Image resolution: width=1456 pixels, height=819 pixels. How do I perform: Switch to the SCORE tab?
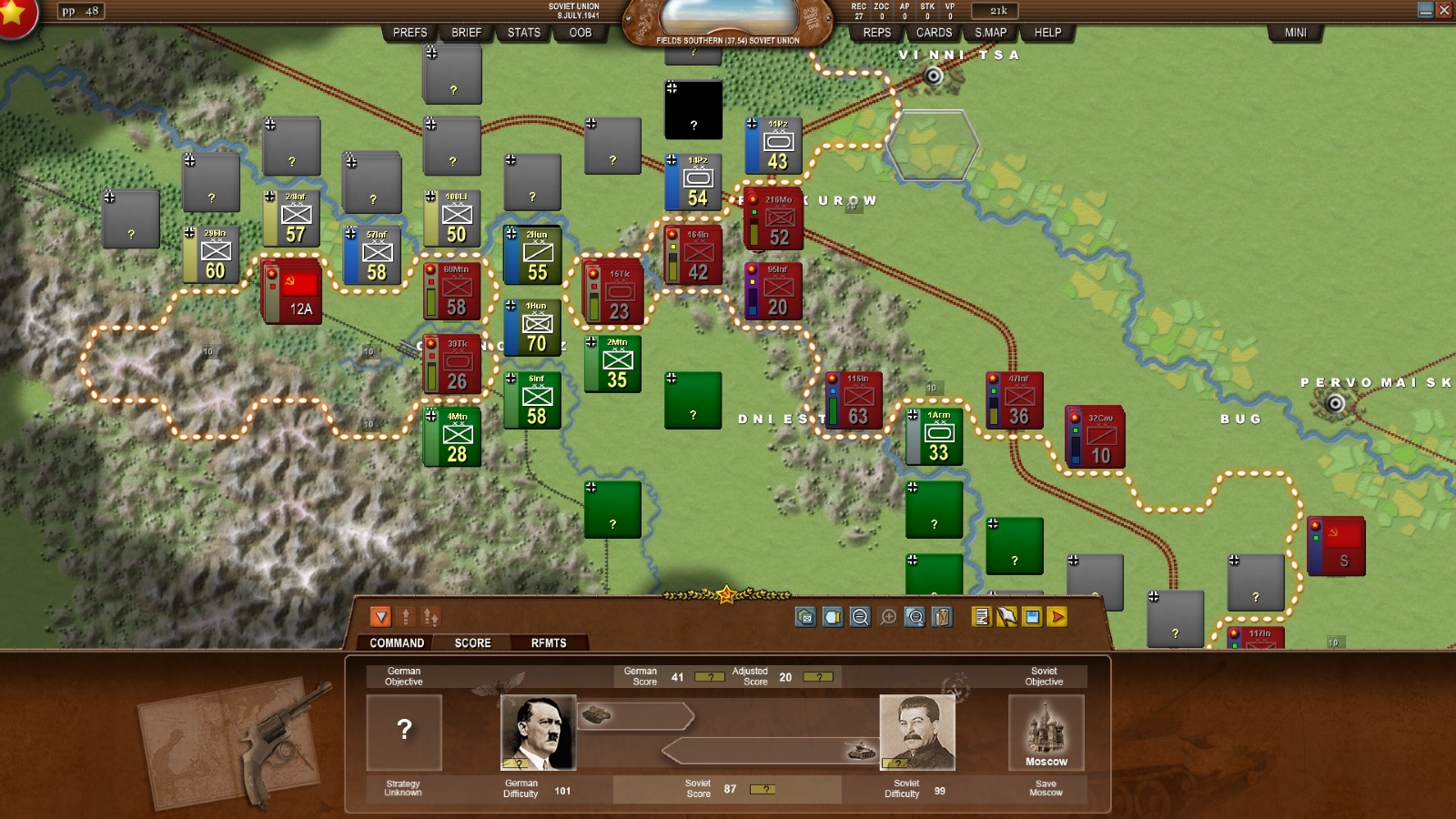(x=472, y=642)
